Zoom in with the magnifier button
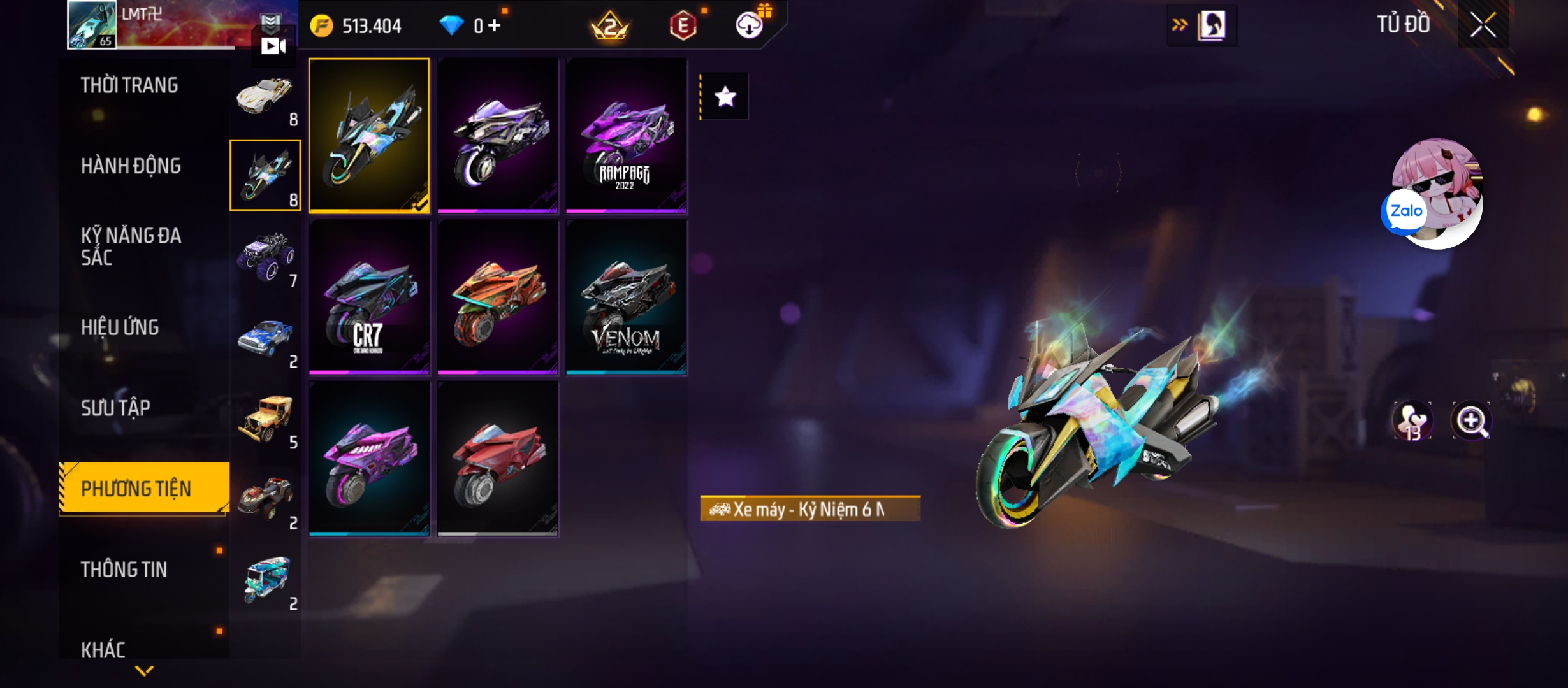The height and width of the screenshot is (688, 1568). click(1471, 421)
